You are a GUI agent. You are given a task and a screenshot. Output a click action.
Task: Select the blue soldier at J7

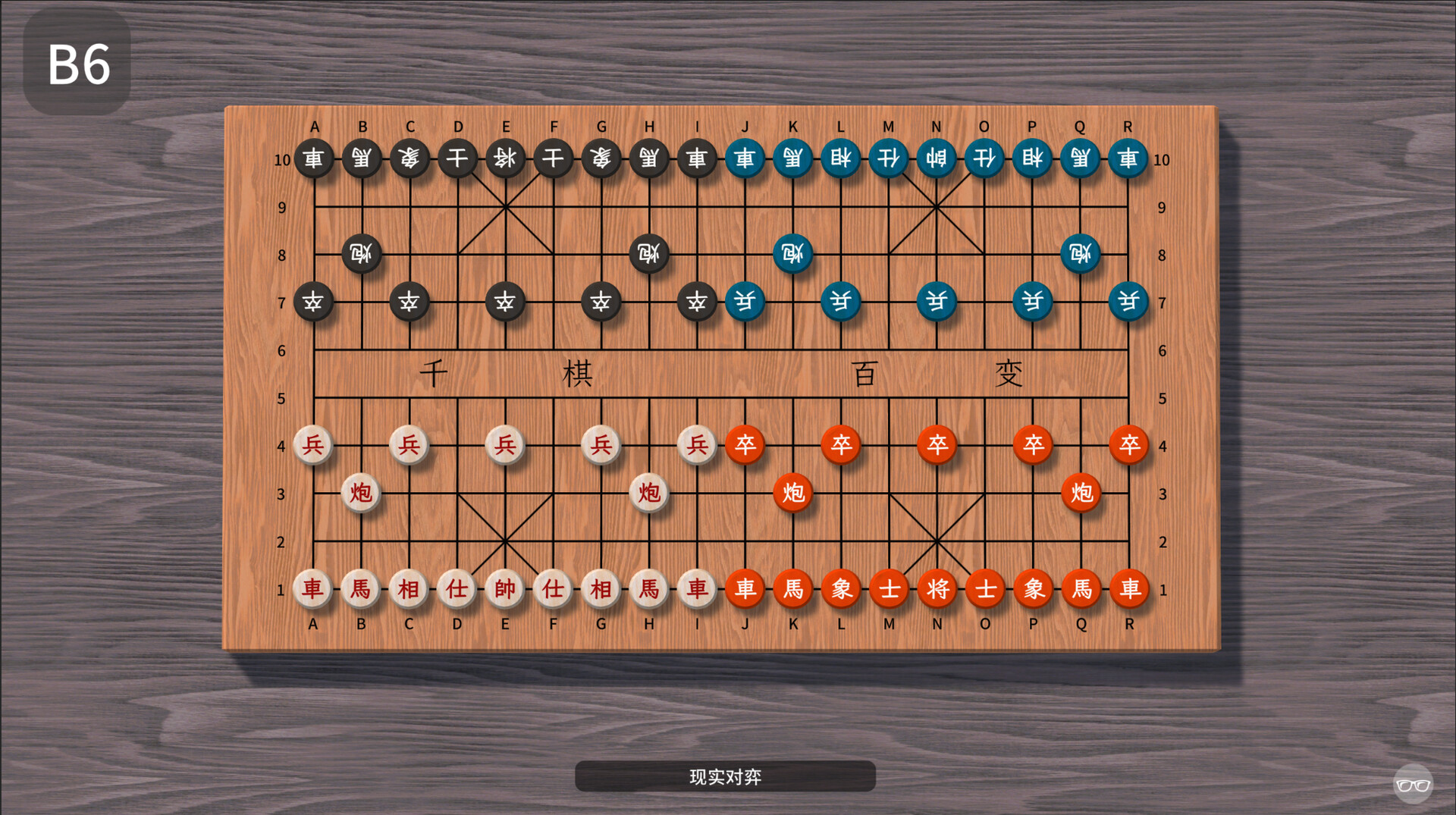tap(745, 302)
